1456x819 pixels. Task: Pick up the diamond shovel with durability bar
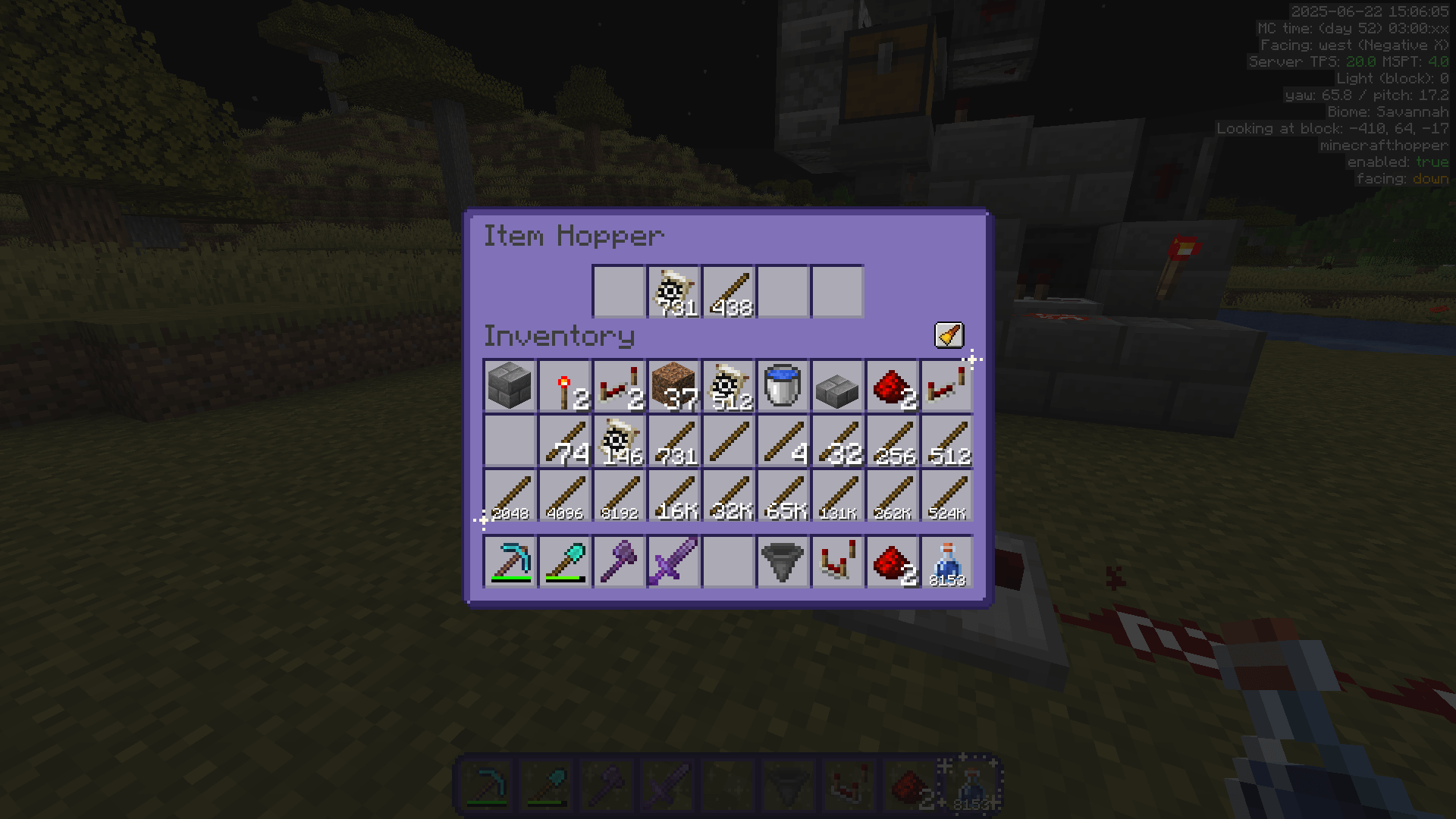click(564, 561)
